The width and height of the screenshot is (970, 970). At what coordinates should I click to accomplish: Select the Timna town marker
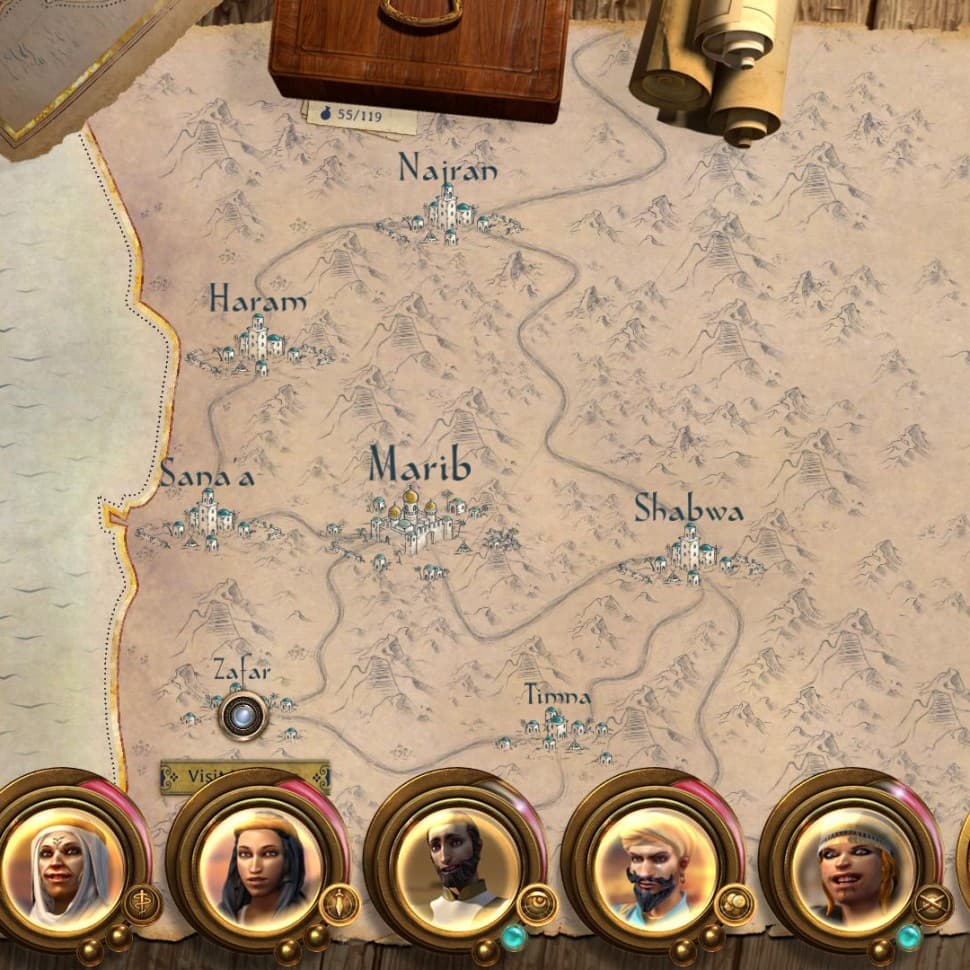point(556,732)
